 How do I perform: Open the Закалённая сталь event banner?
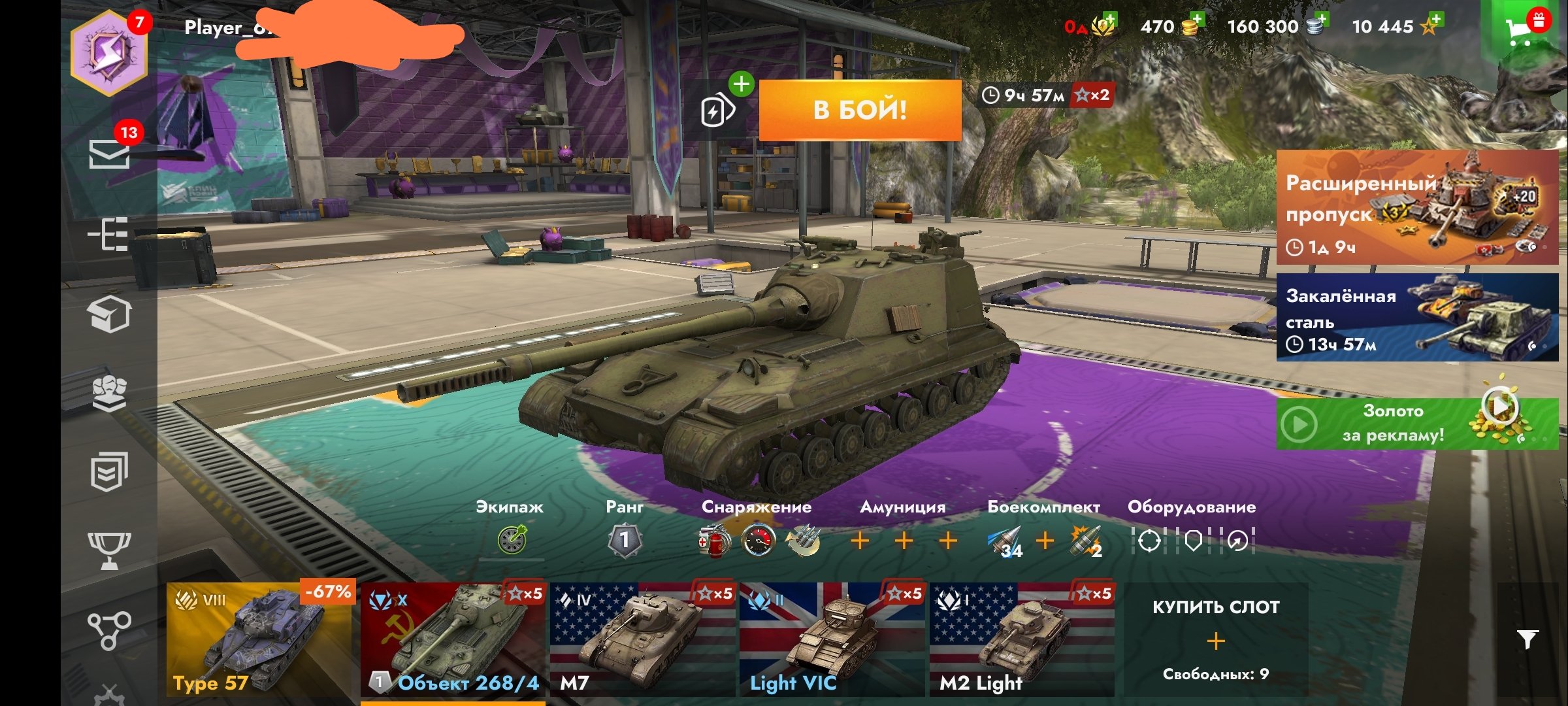[x=1416, y=318]
